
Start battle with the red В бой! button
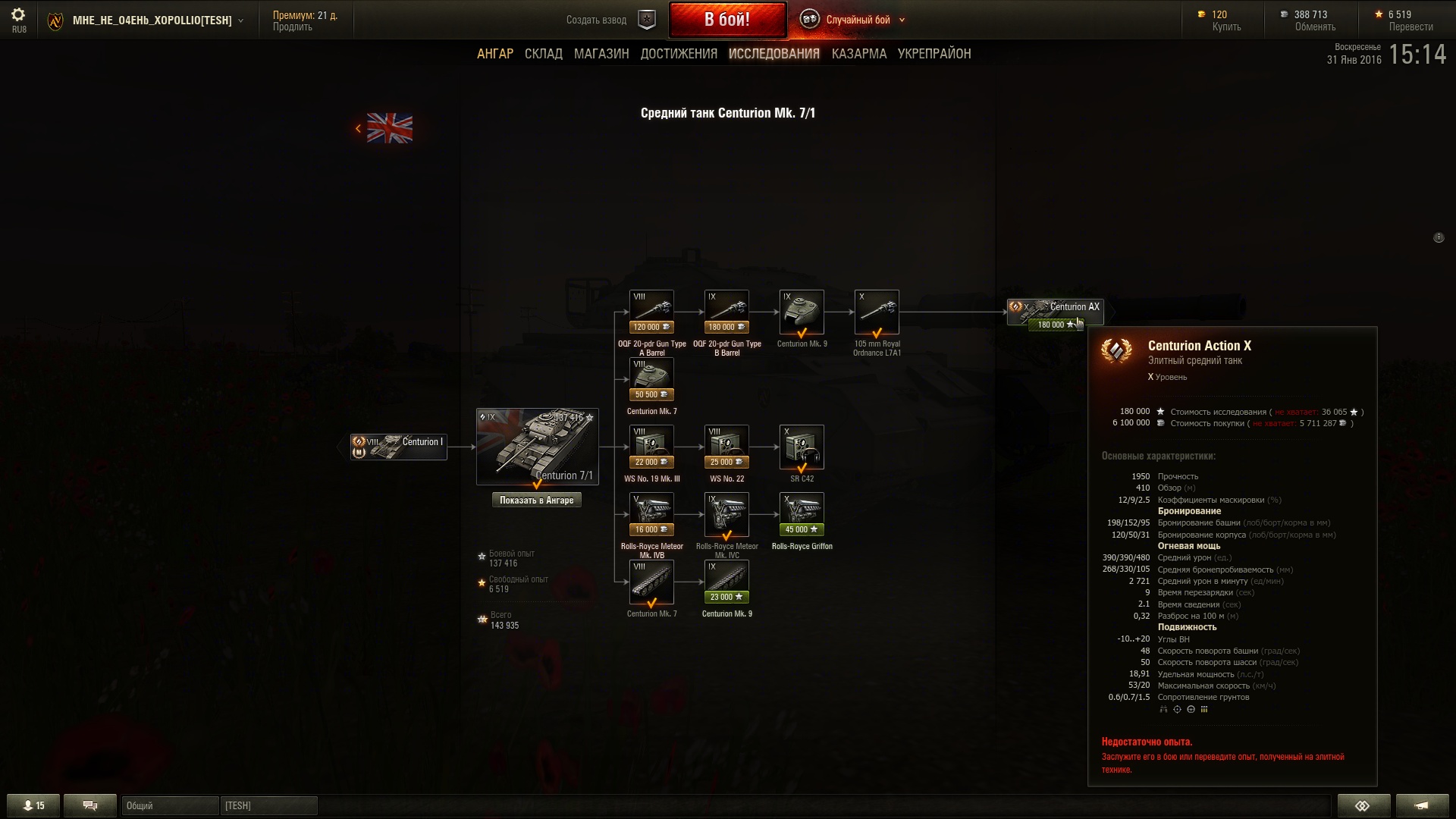coord(727,20)
